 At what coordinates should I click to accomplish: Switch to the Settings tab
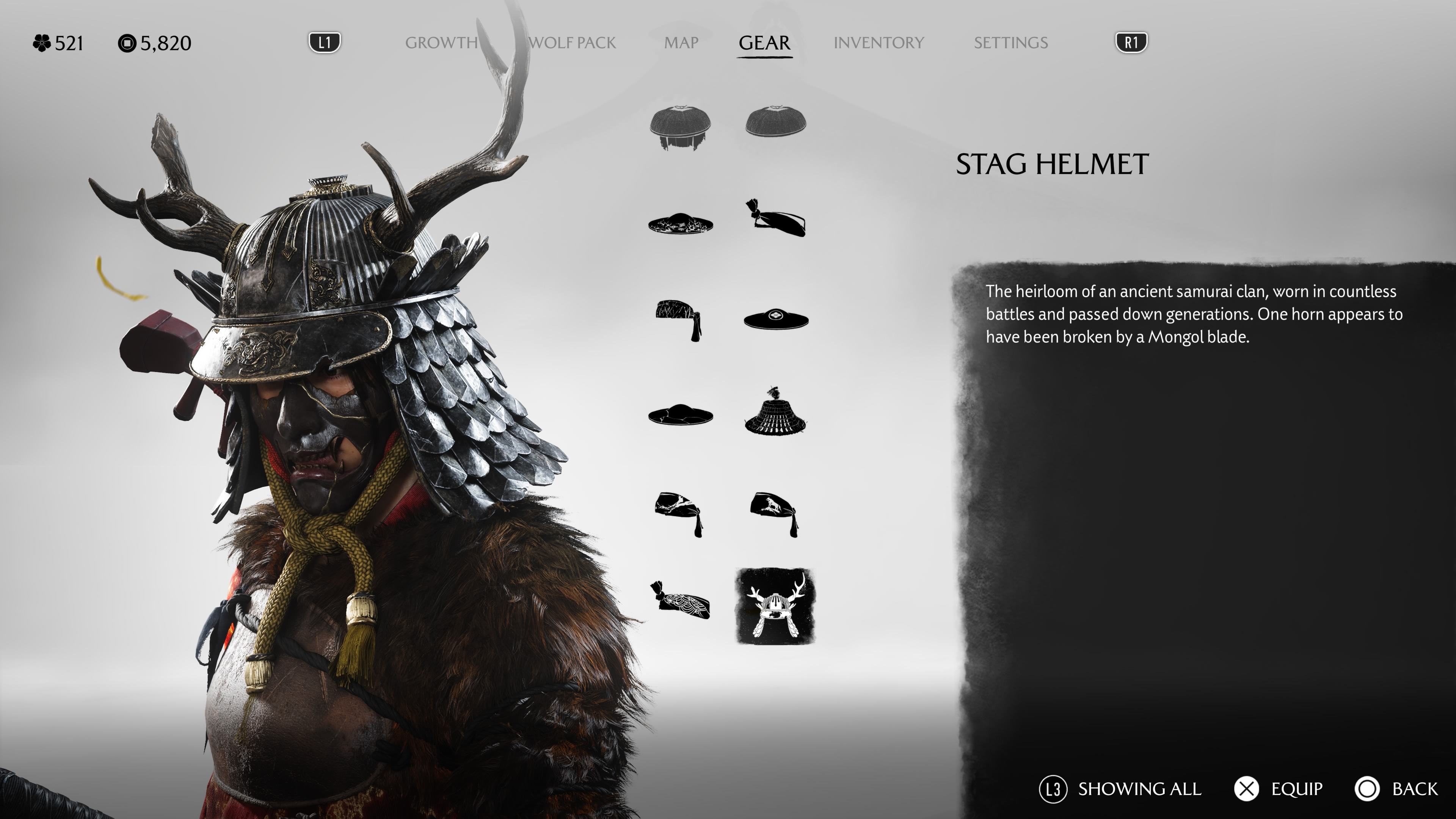coord(1010,43)
